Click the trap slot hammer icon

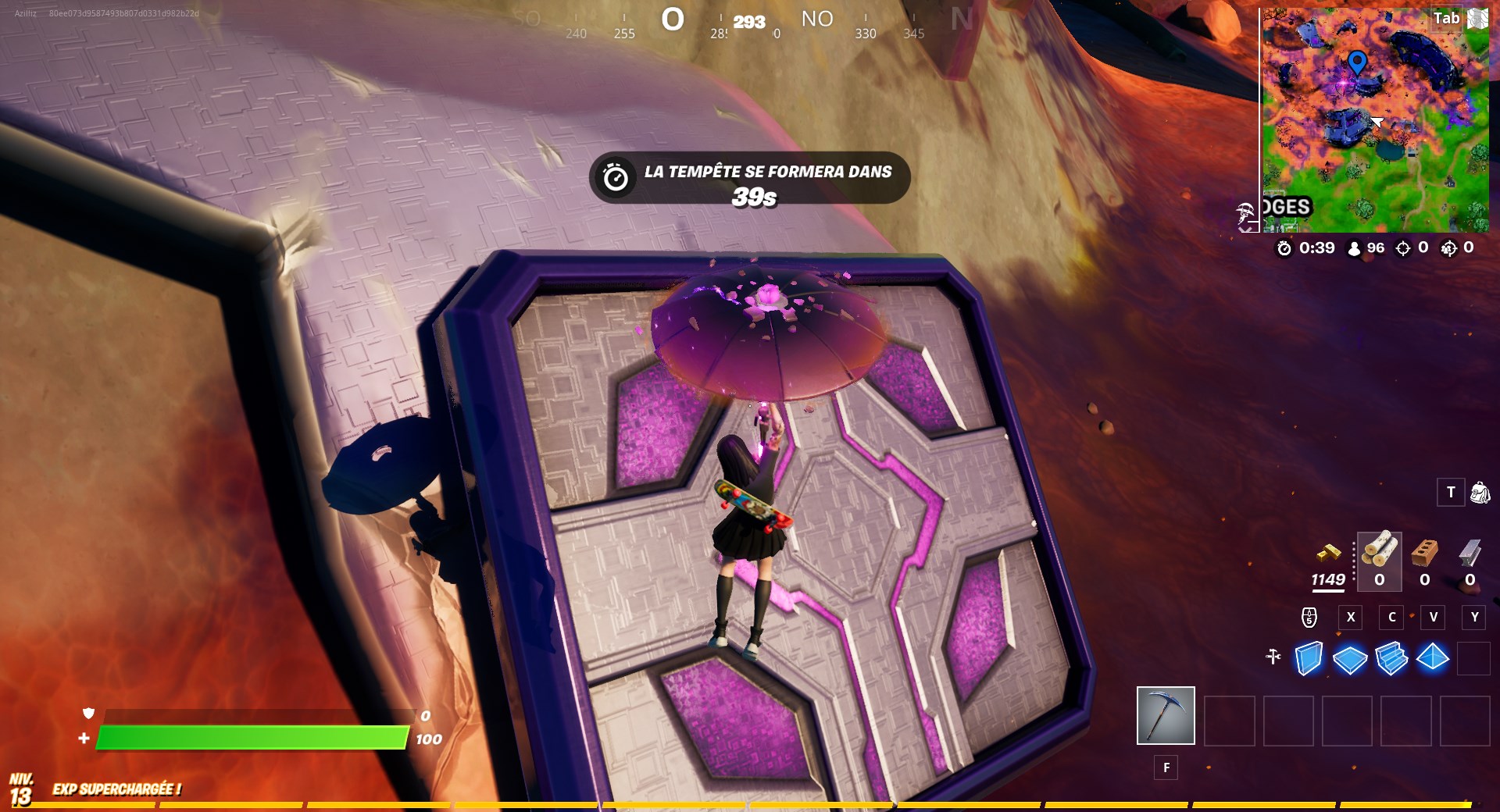(1274, 657)
